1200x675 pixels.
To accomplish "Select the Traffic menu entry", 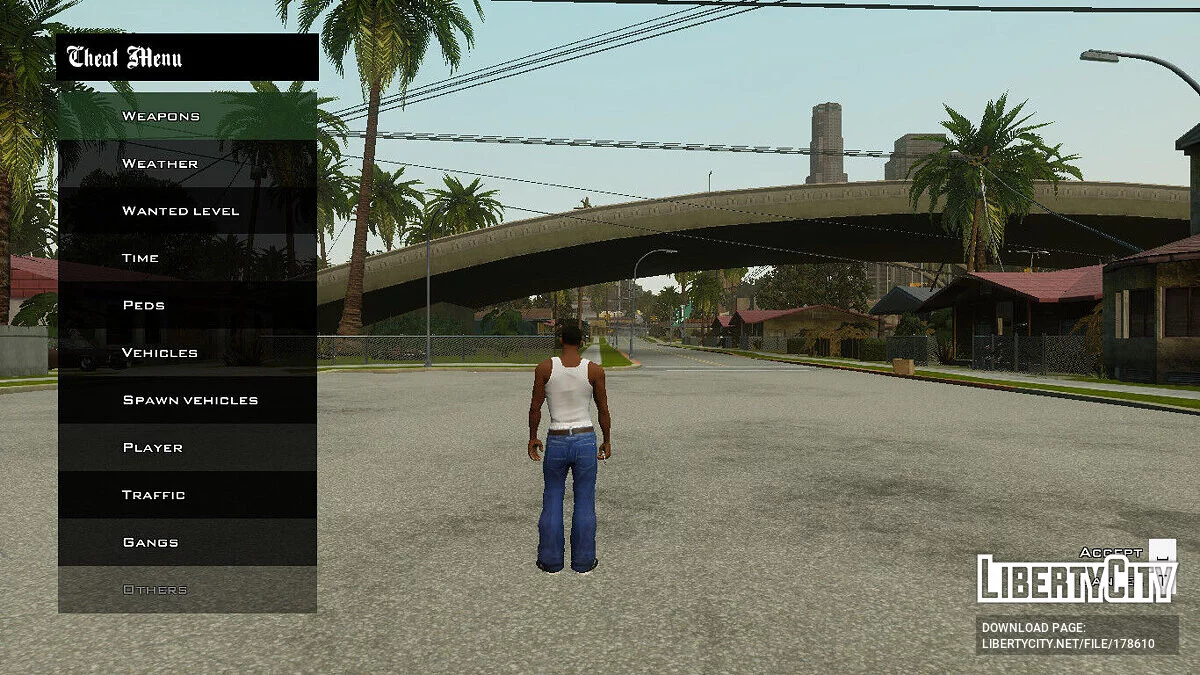I will point(187,495).
